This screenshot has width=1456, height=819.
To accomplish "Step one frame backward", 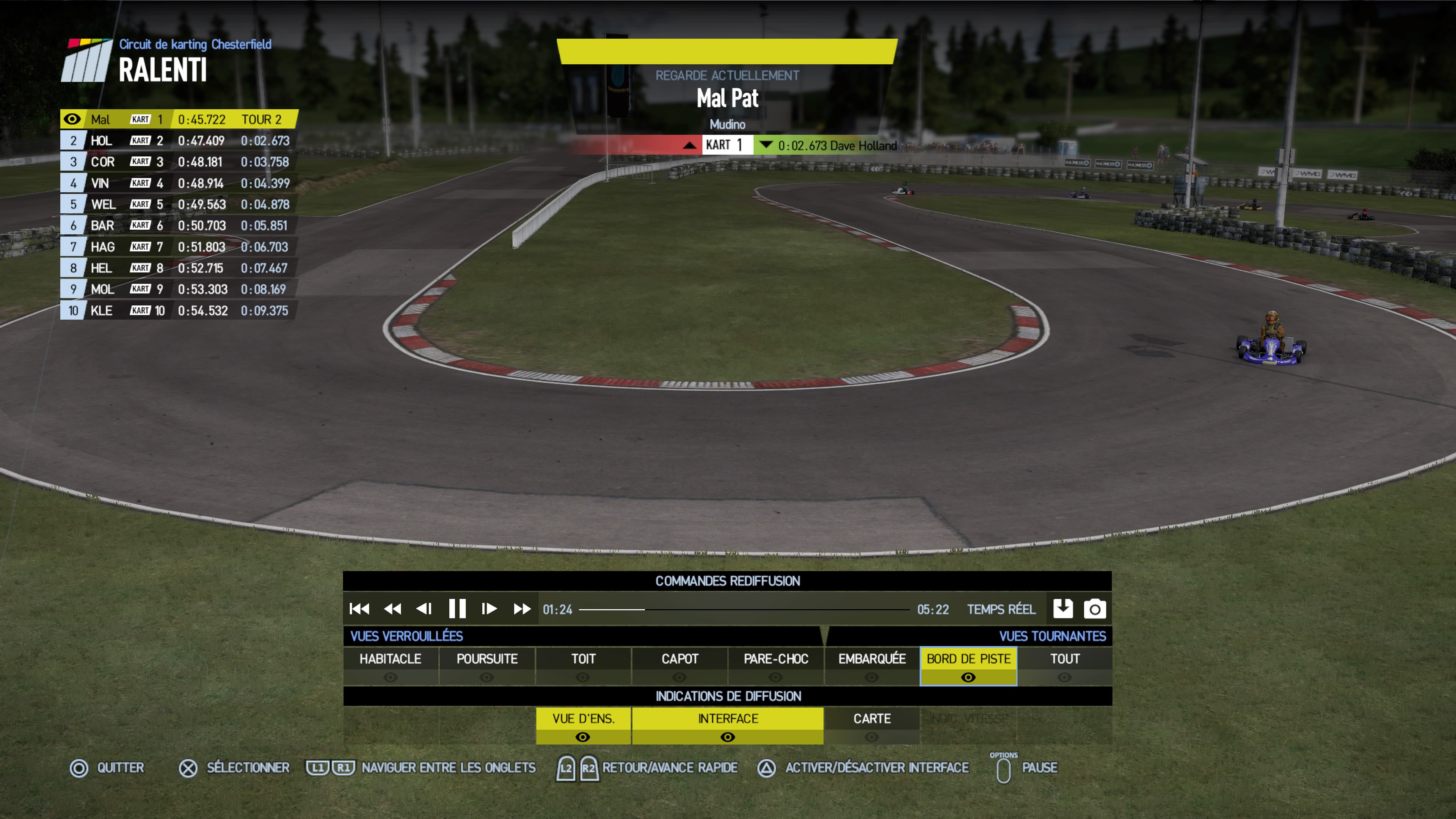I will click(424, 609).
